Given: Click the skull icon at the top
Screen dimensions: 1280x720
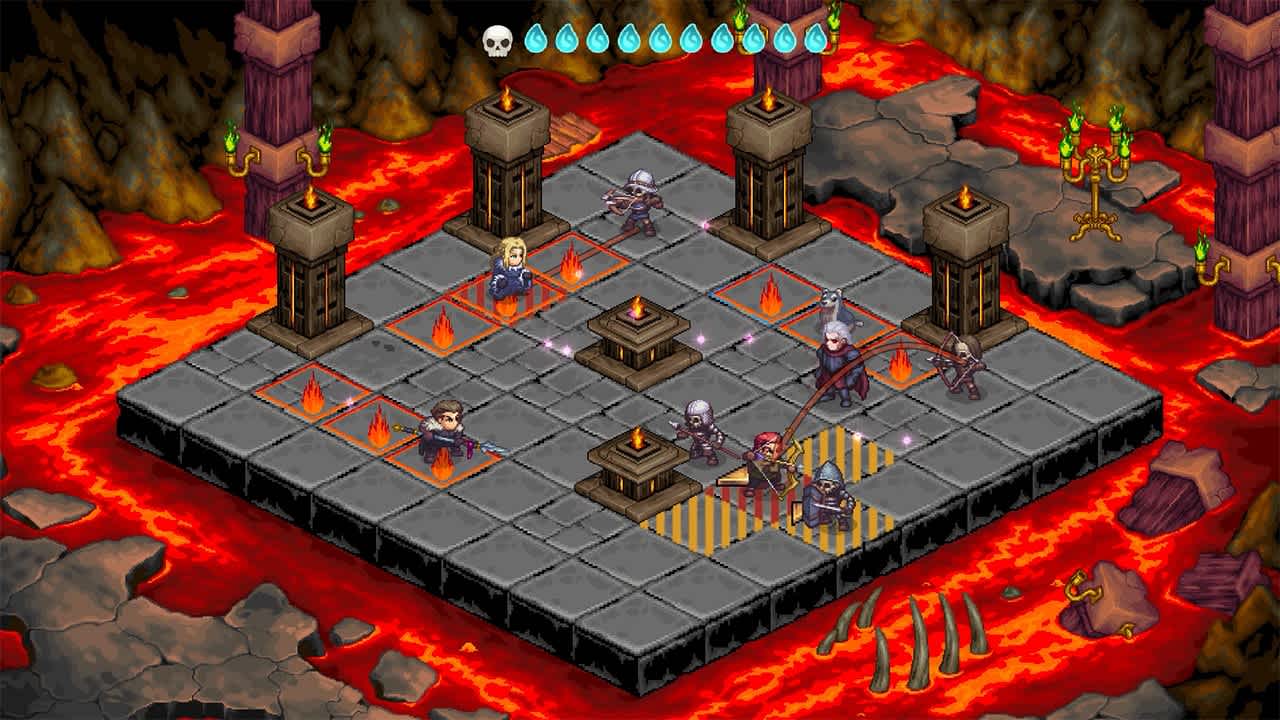Looking at the screenshot, I should click(497, 38).
